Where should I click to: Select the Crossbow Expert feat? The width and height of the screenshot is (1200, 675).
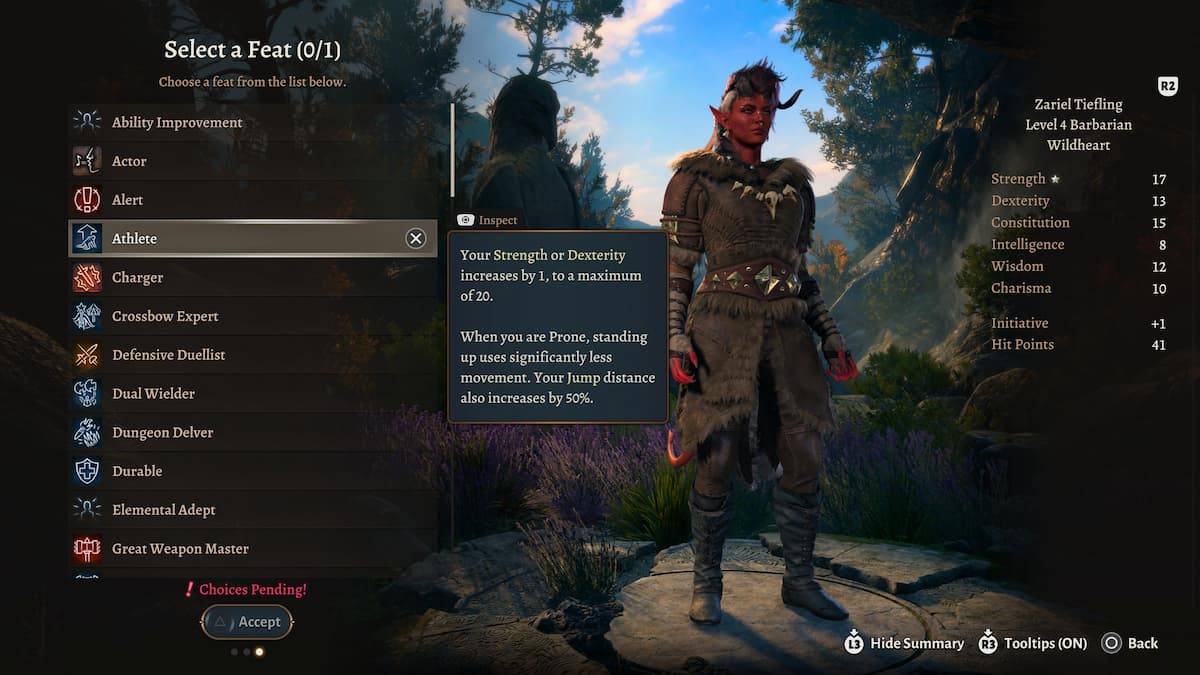click(x=165, y=316)
